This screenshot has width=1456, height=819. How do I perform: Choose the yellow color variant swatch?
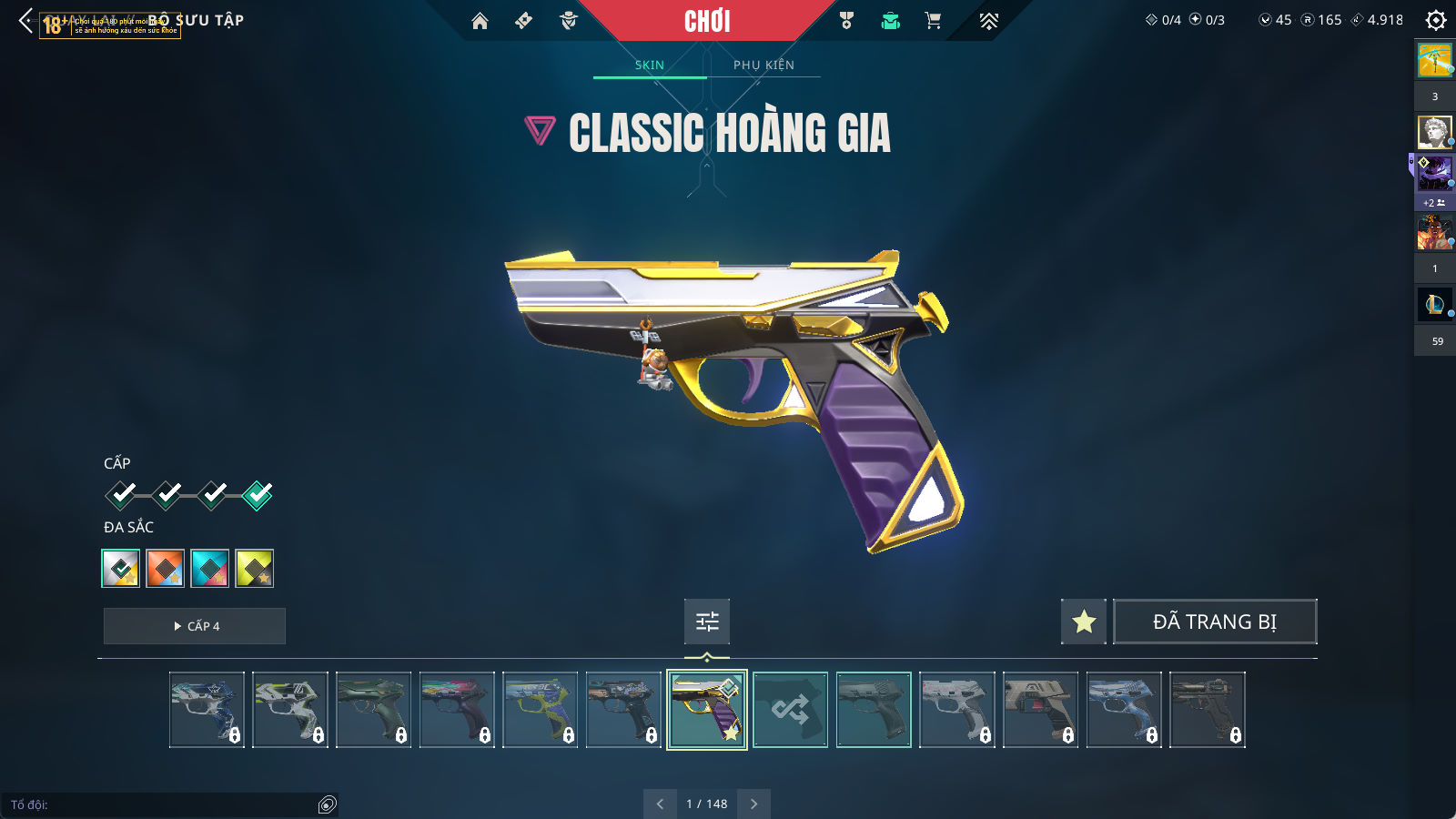point(255,569)
